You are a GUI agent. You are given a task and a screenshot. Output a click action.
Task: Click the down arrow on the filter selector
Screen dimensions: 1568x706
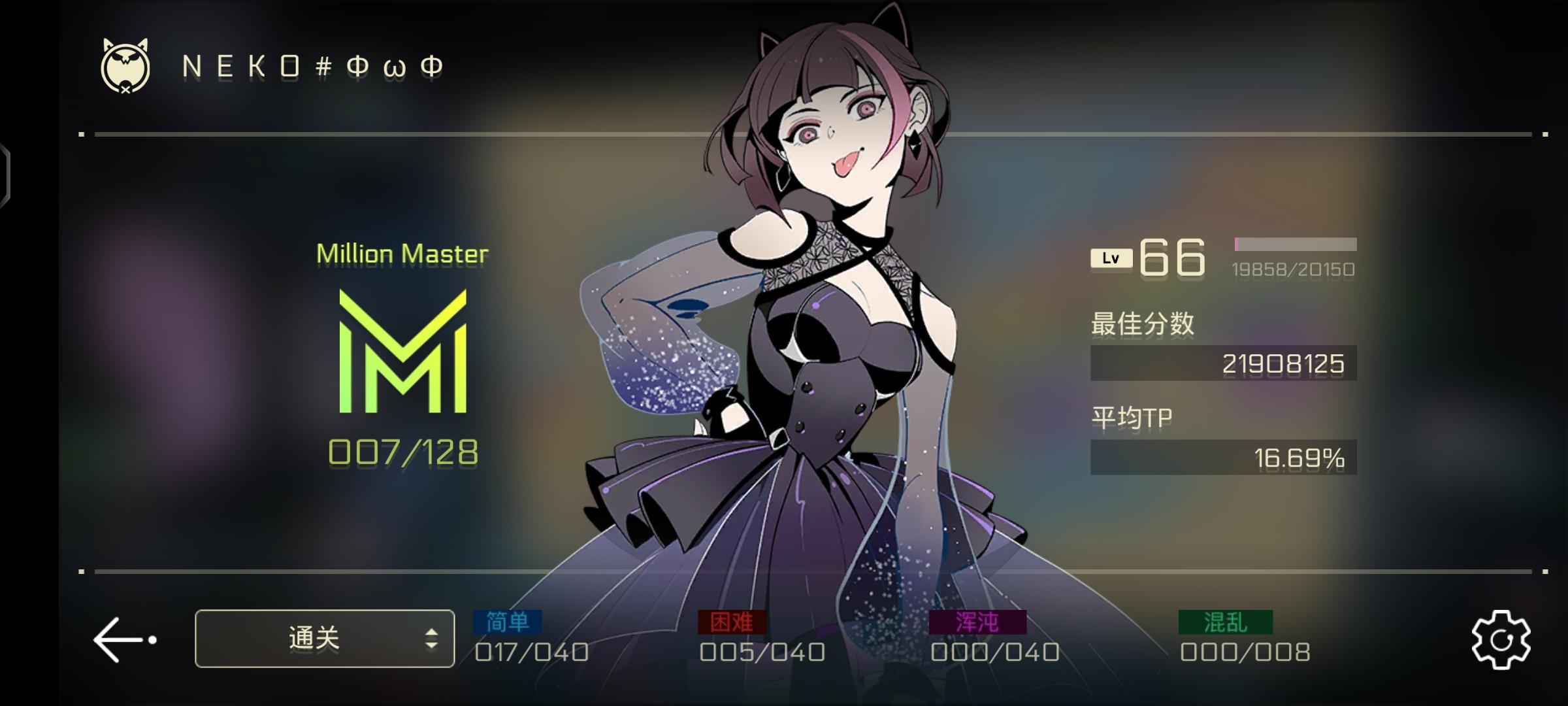432,645
